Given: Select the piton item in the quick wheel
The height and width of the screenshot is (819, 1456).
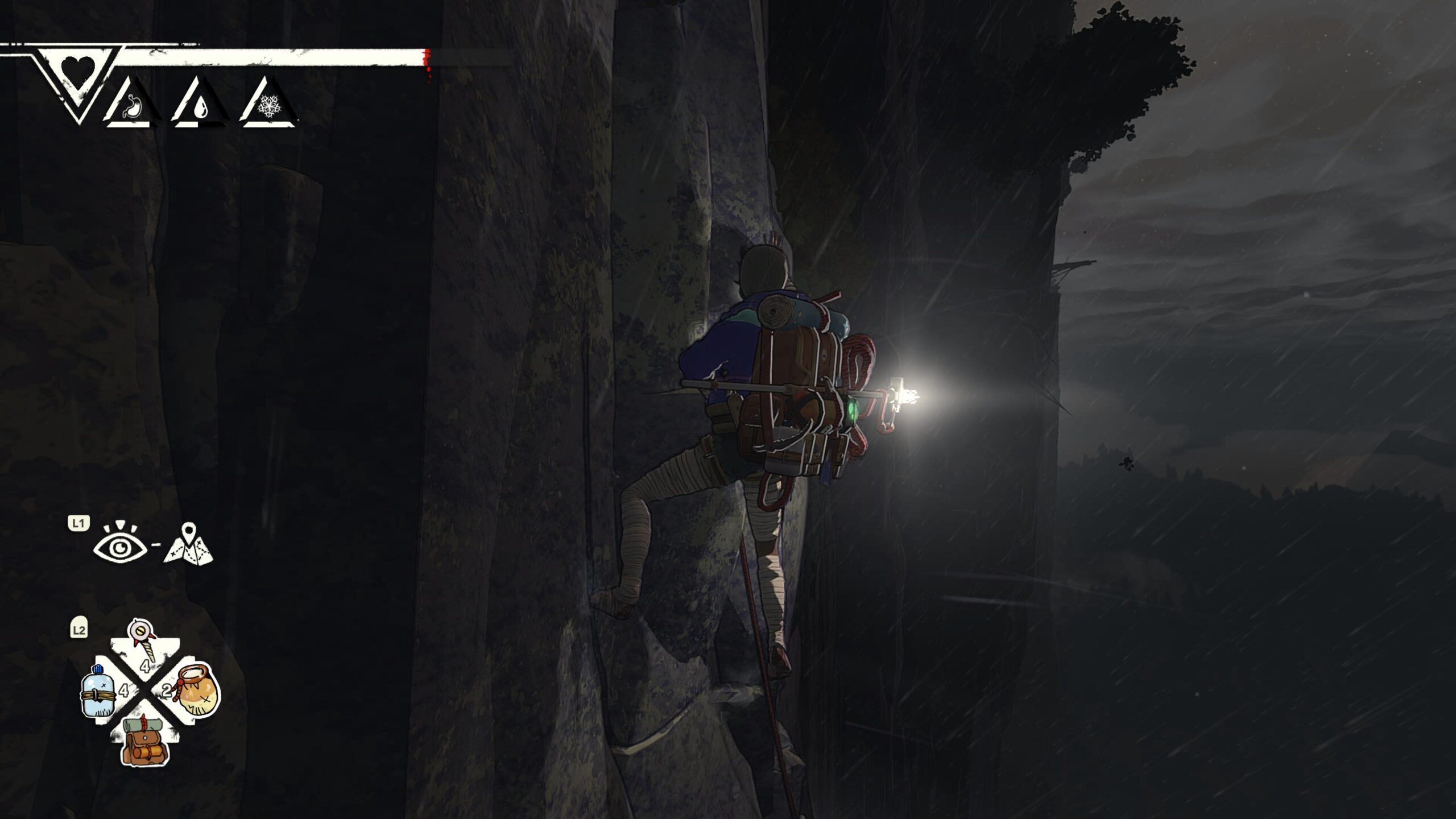Looking at the screenshot, I should 140,640.
